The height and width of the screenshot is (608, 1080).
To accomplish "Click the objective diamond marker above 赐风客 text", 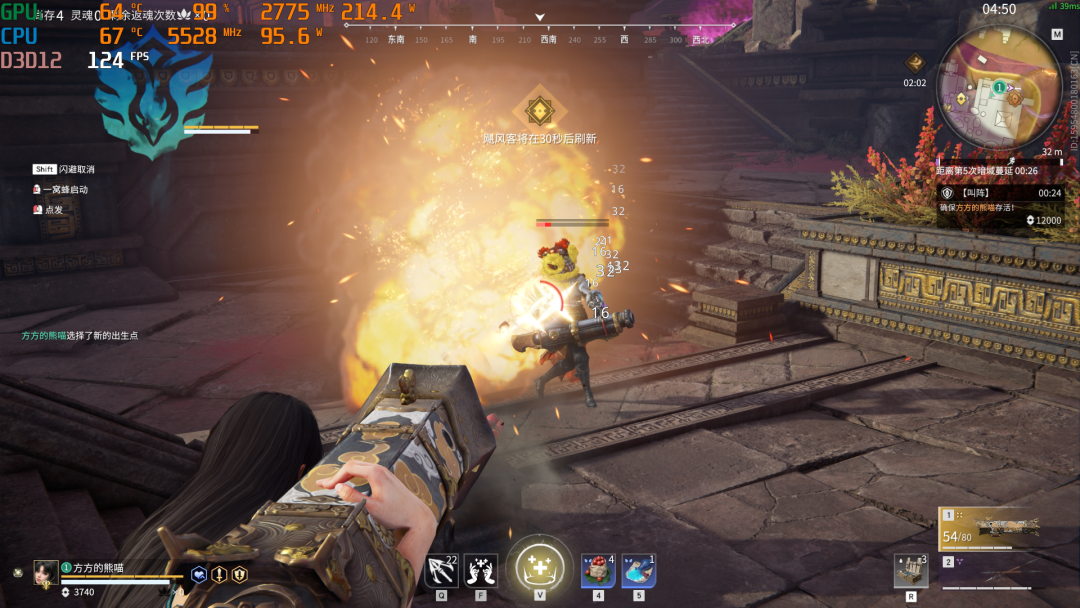I will [x=539, y=109].
